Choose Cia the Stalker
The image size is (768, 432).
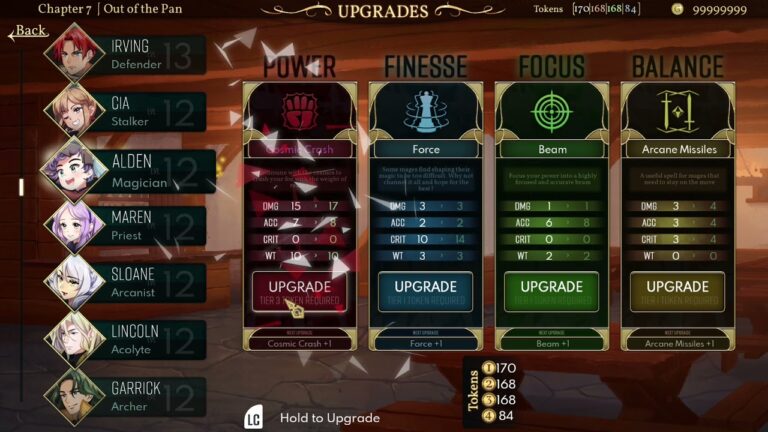pyautogui.click(x=125, y=112)
